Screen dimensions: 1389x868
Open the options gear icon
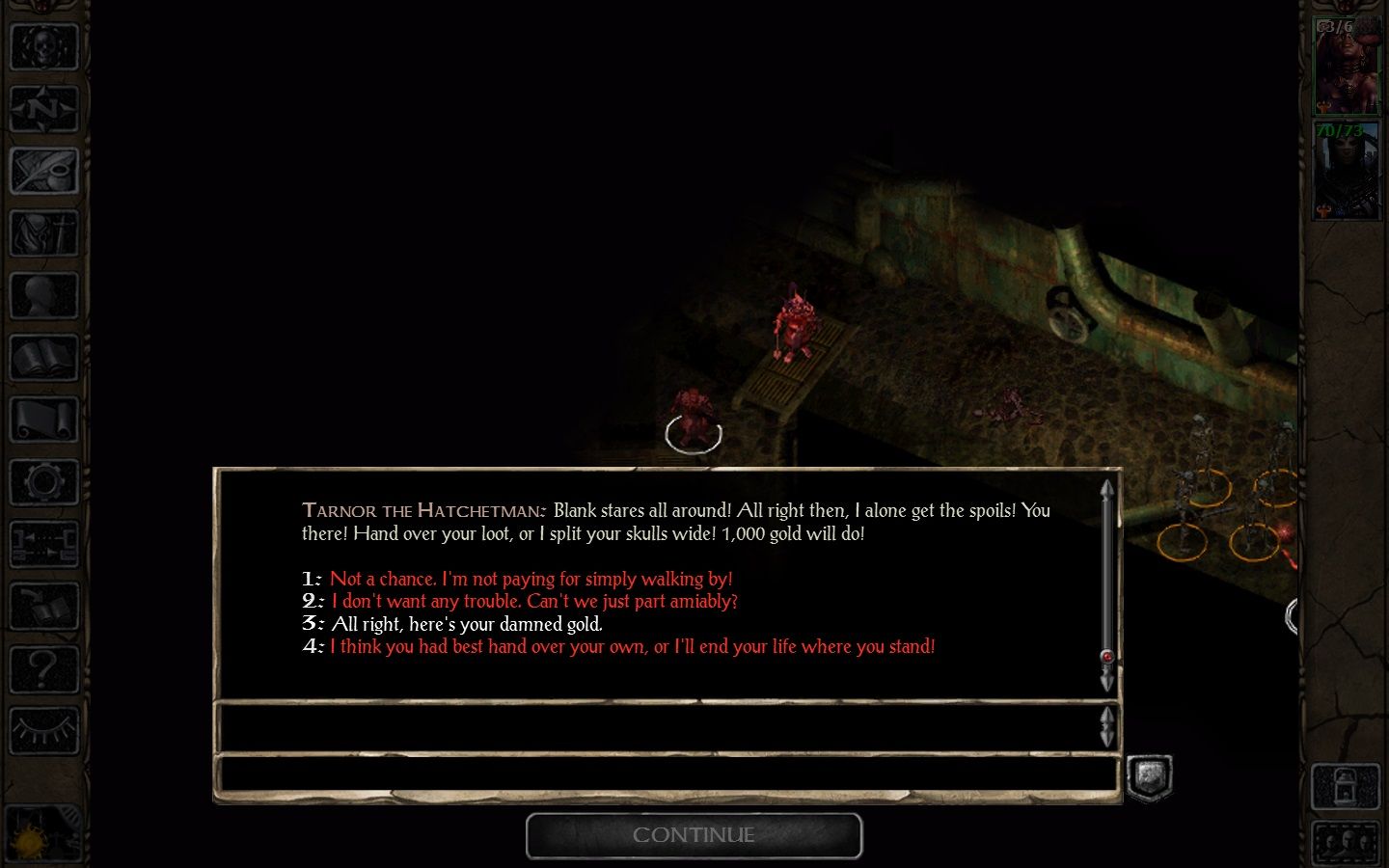point(43,482)
